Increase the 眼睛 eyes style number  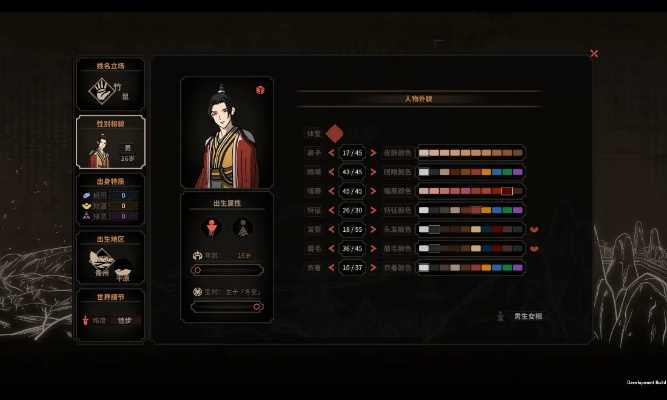pyautogui.click(x=373, y=172)
